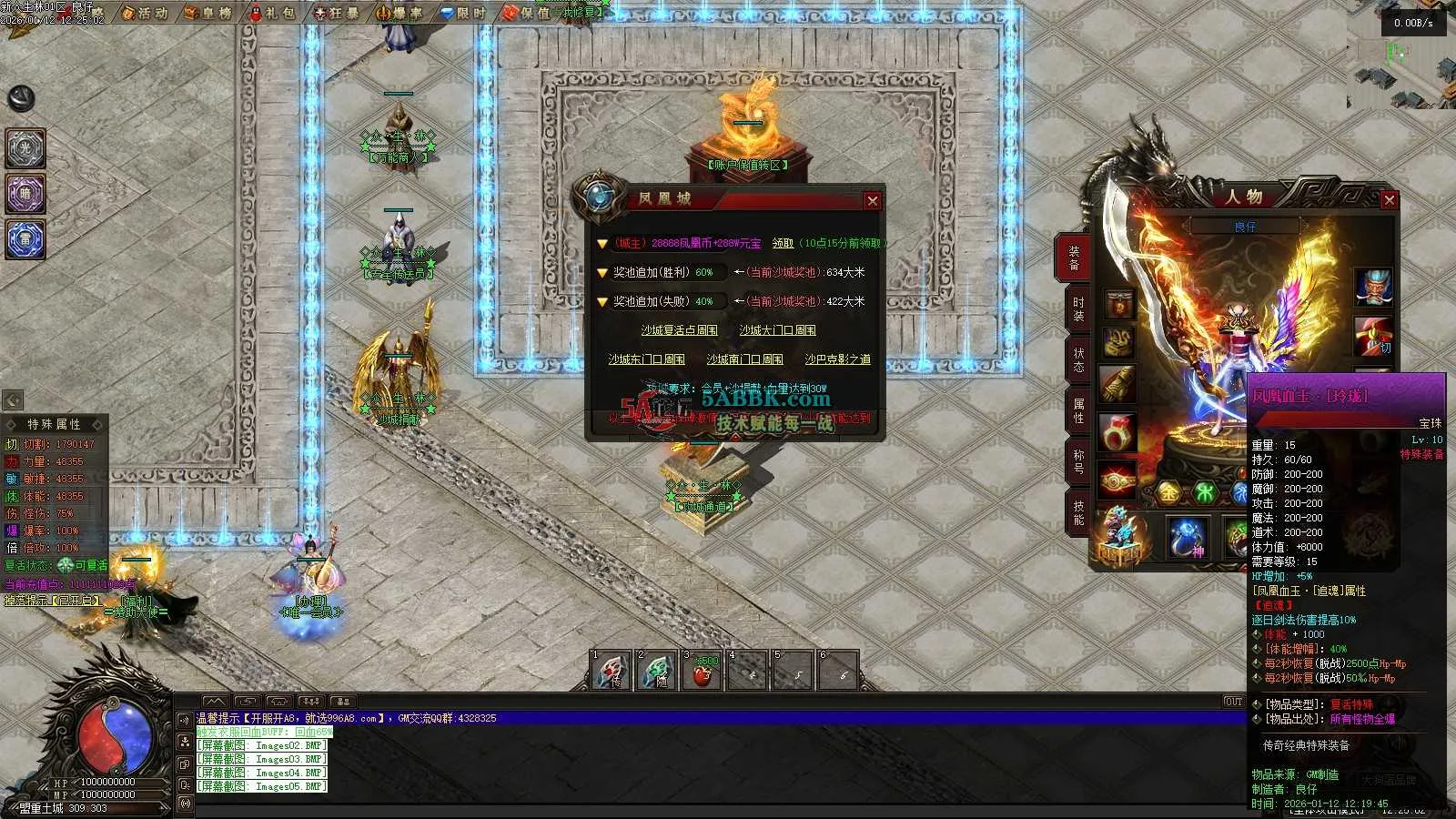The width and height of the screenshot is (1456, 819).
Task: Close the 人物 character panel
Action: (1389, 200)
